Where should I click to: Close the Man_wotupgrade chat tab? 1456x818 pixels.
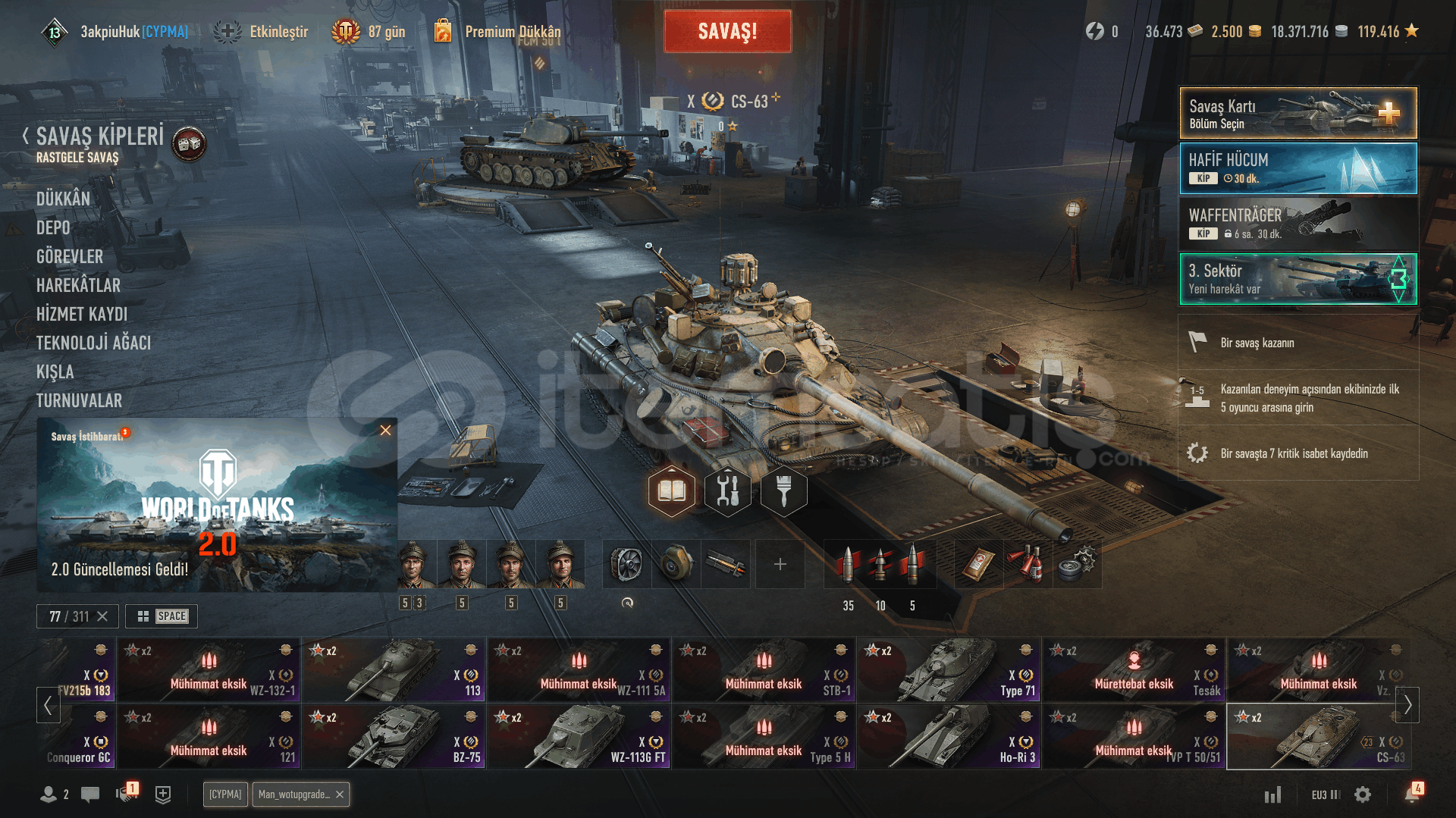(340, 794)
